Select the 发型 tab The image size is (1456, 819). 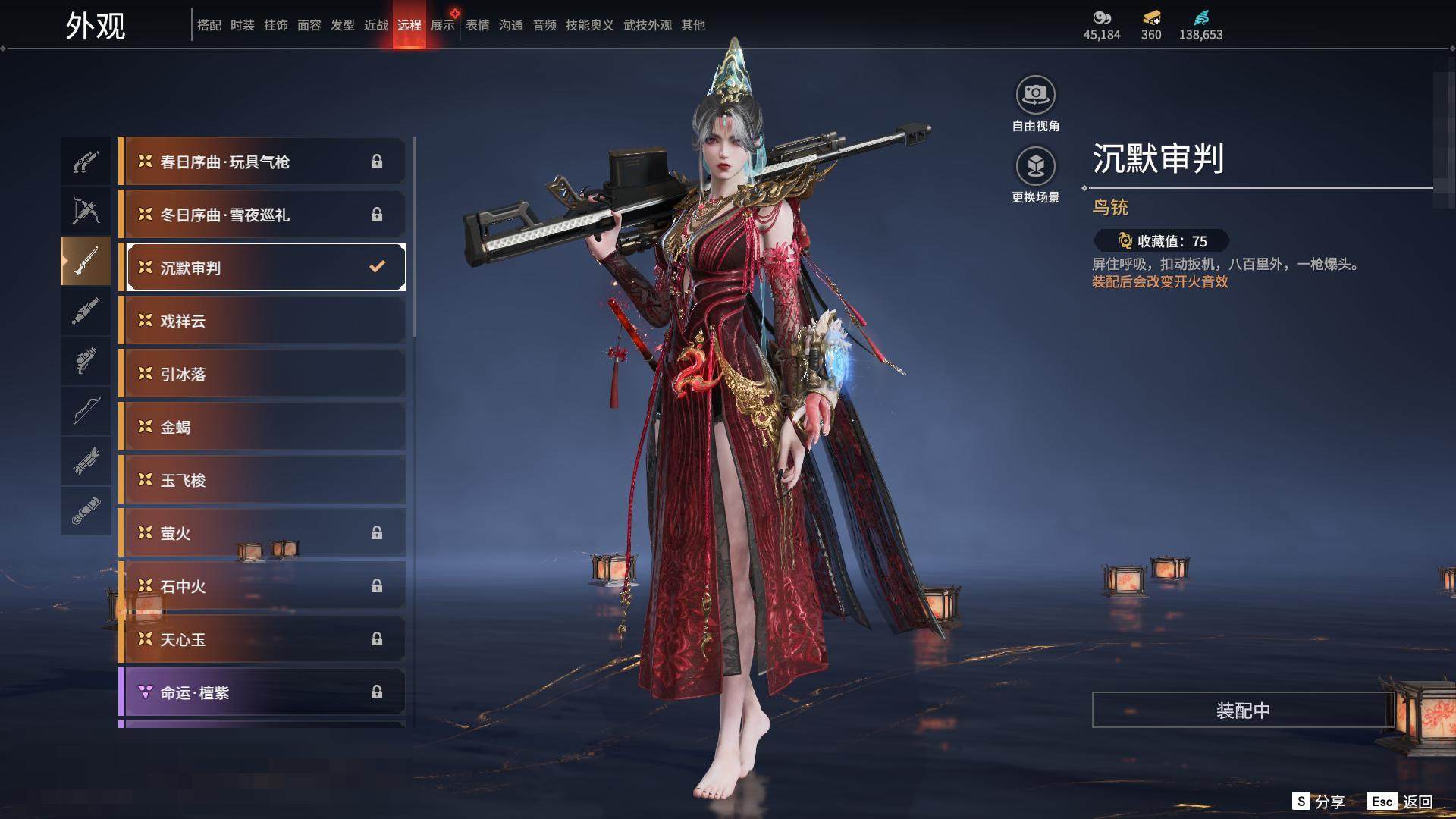343,25
